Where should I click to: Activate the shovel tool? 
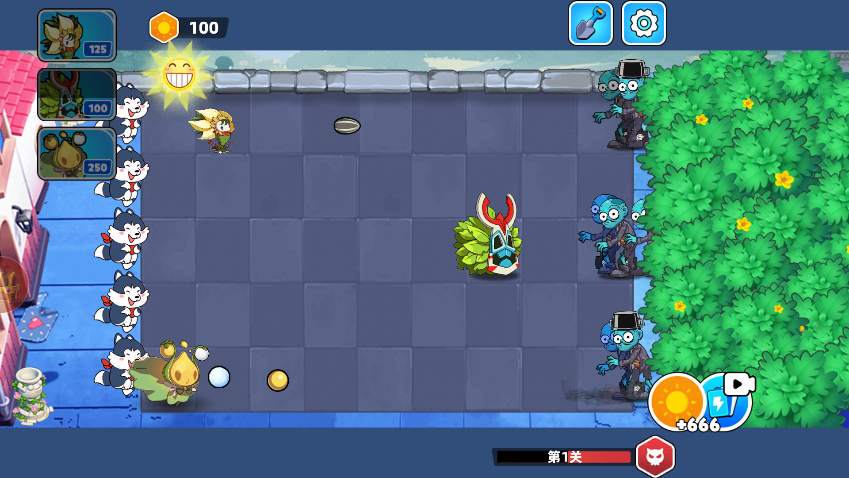tap(590, 23)
